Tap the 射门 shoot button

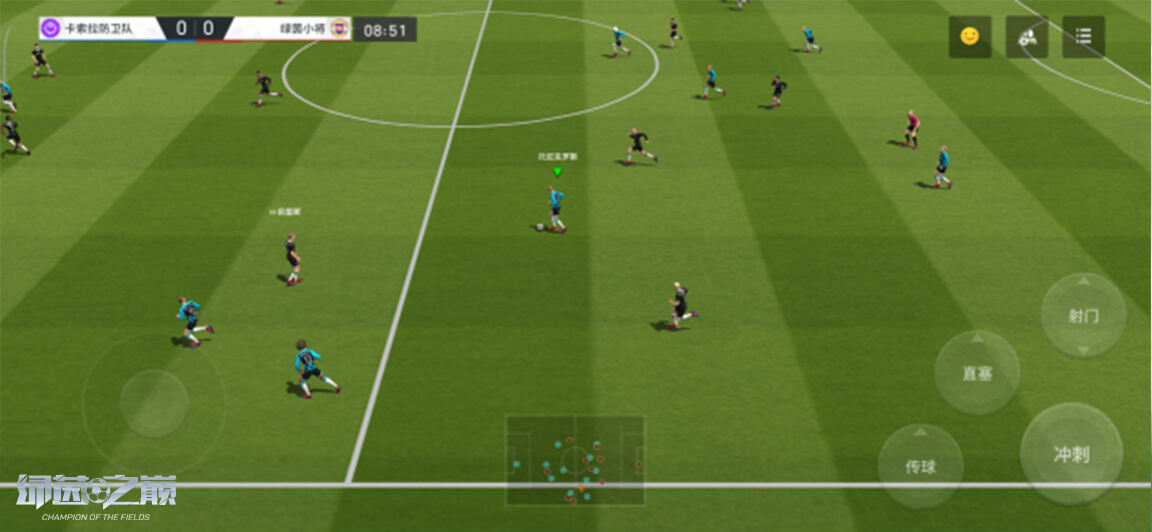1083,315
